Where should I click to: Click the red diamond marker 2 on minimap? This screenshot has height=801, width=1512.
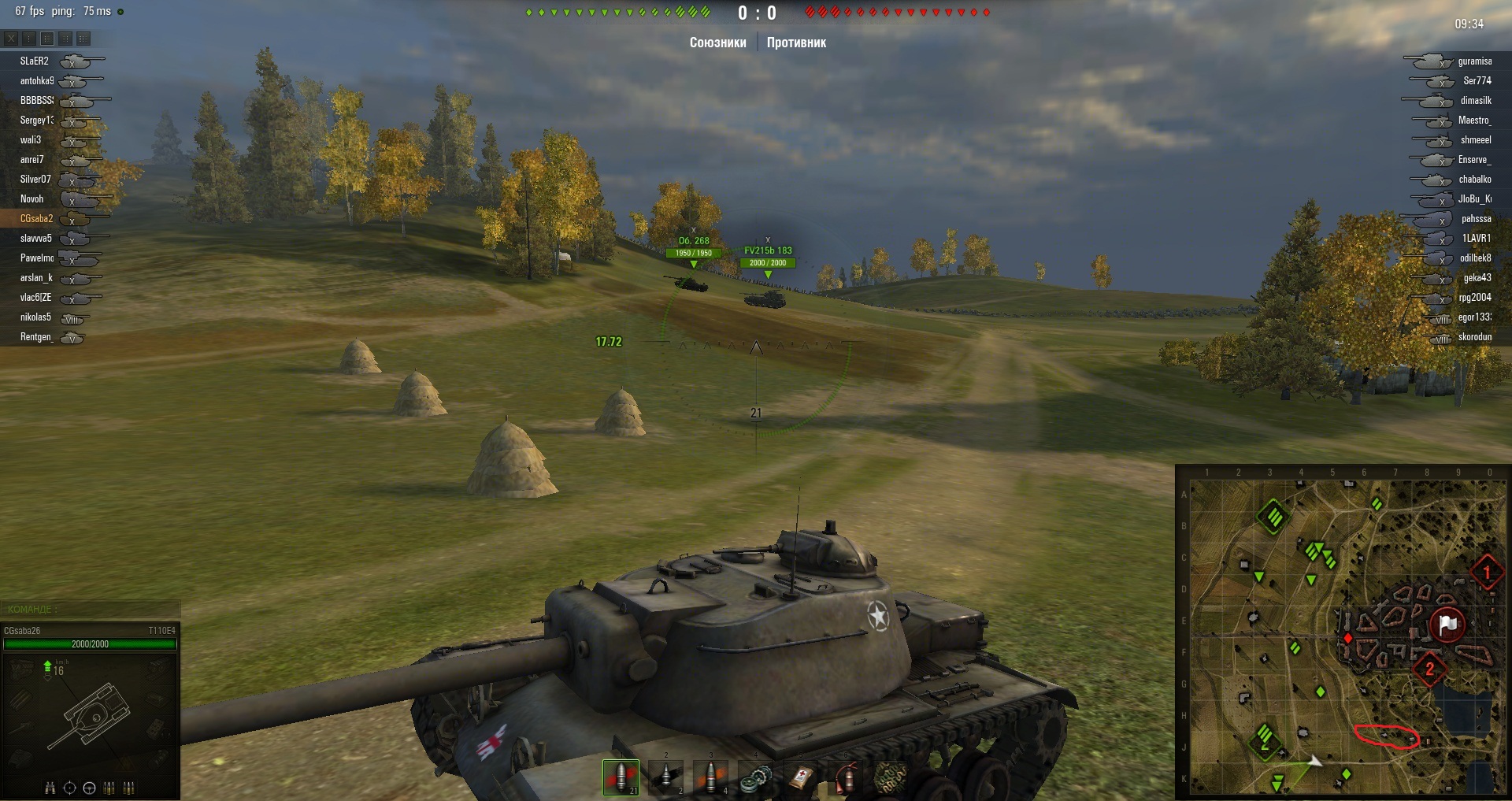(1429, 669)
